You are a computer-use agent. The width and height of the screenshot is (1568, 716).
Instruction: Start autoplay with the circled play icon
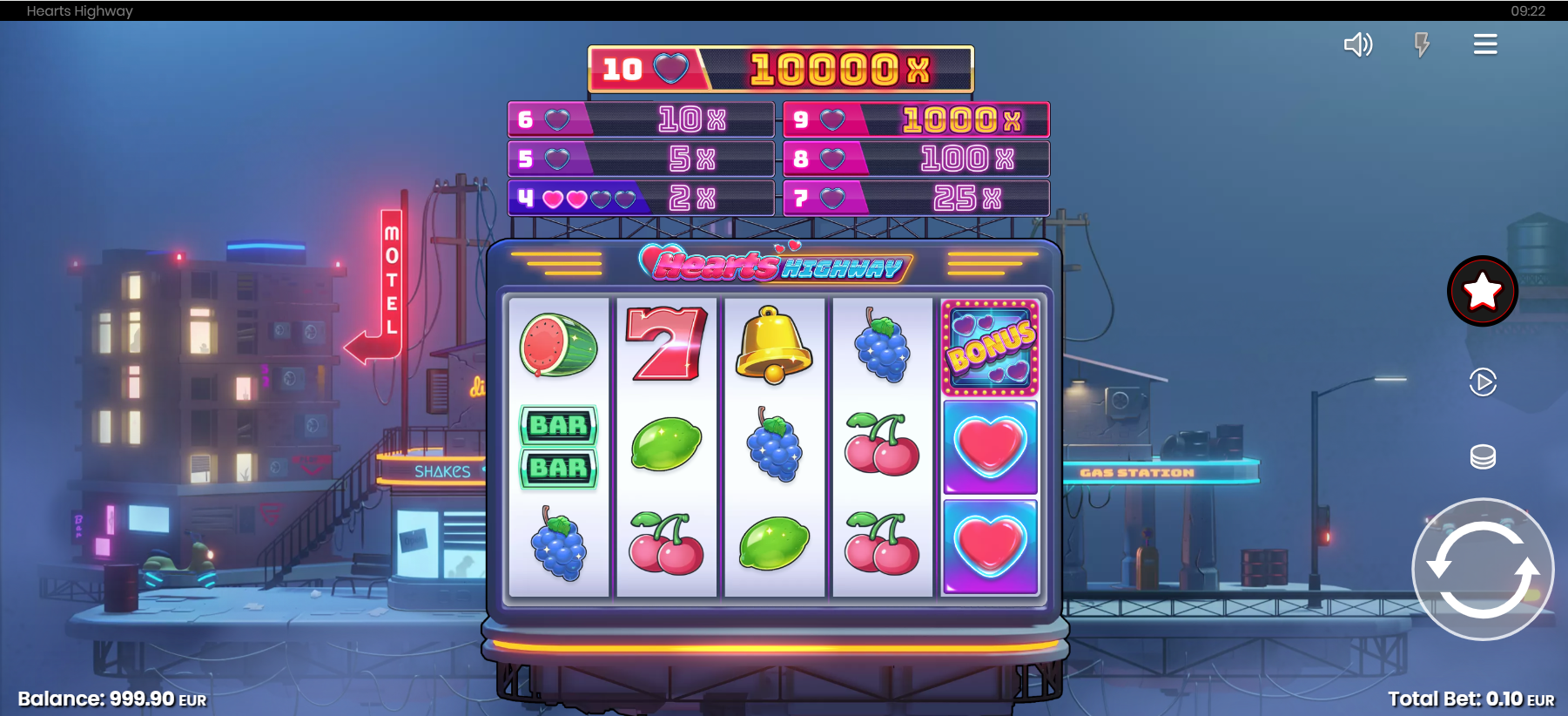pyautogui.click(x=1482, y=382)
